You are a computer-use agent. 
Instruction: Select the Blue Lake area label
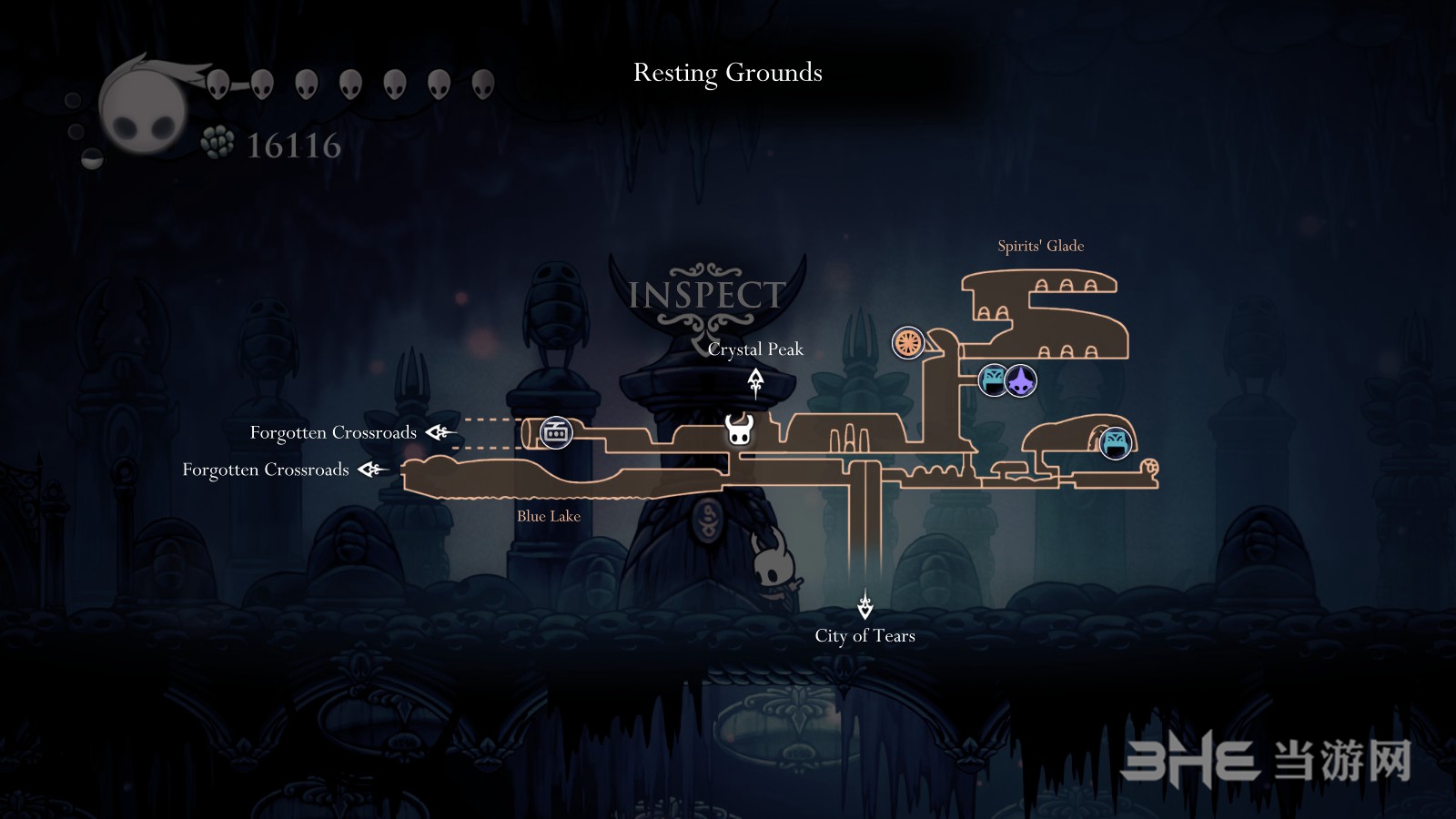(548, 516)
